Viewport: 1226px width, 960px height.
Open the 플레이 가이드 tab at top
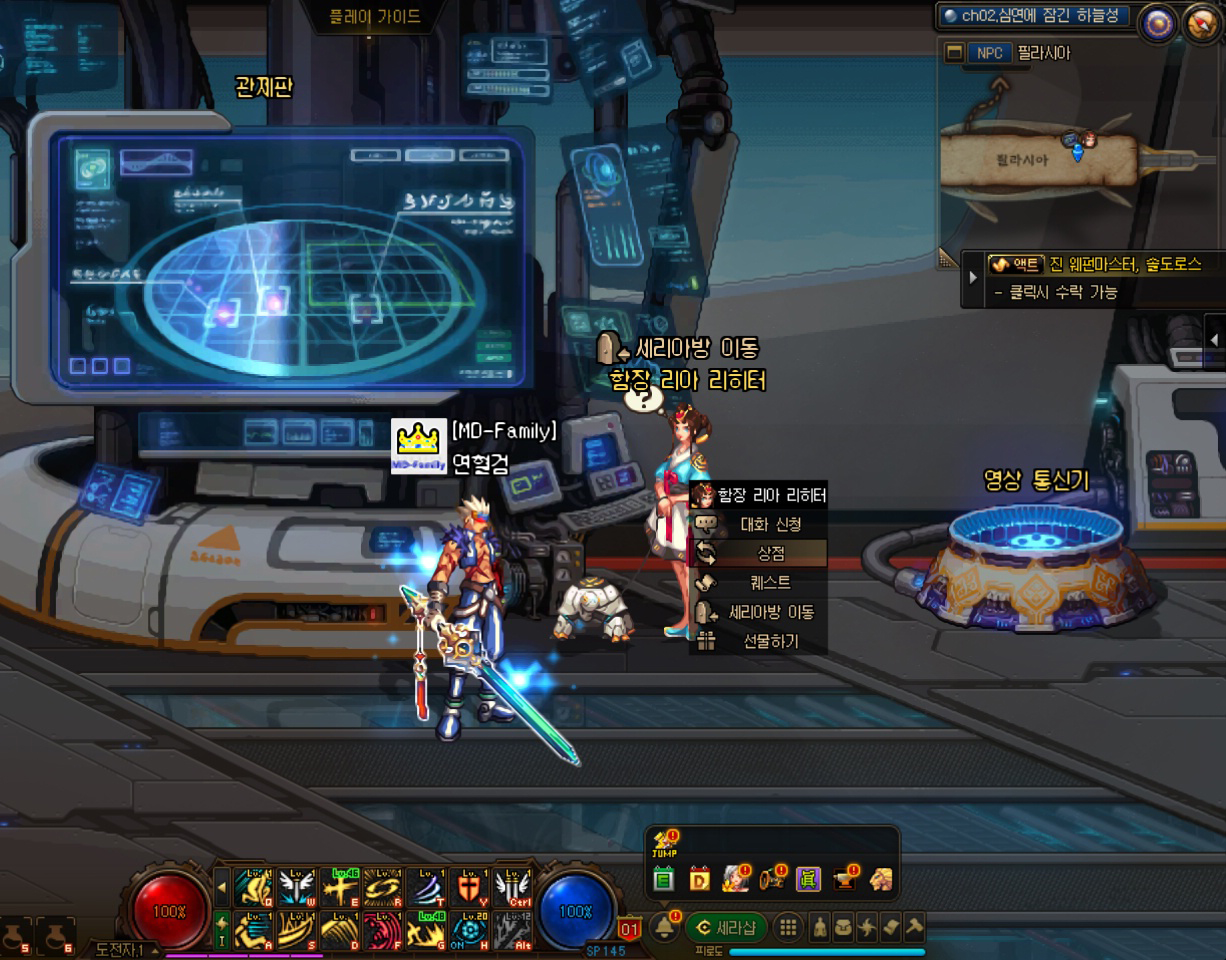[x=375, y=17]
